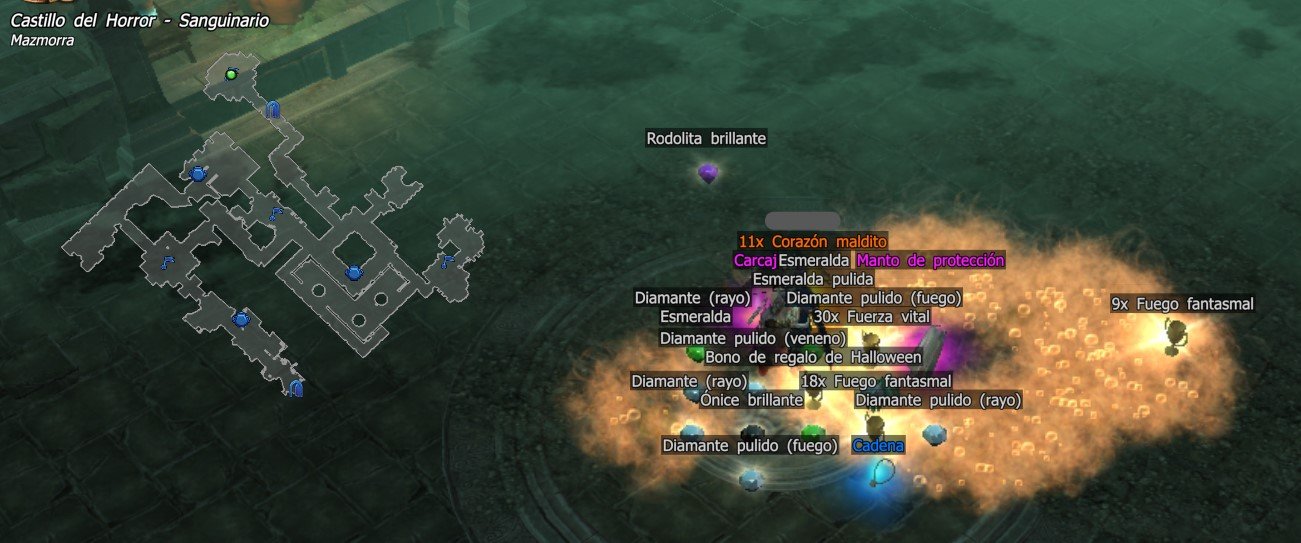
Task: Collect the Diamante pulido (veneno) gem
Action: [x=753, y=338]
